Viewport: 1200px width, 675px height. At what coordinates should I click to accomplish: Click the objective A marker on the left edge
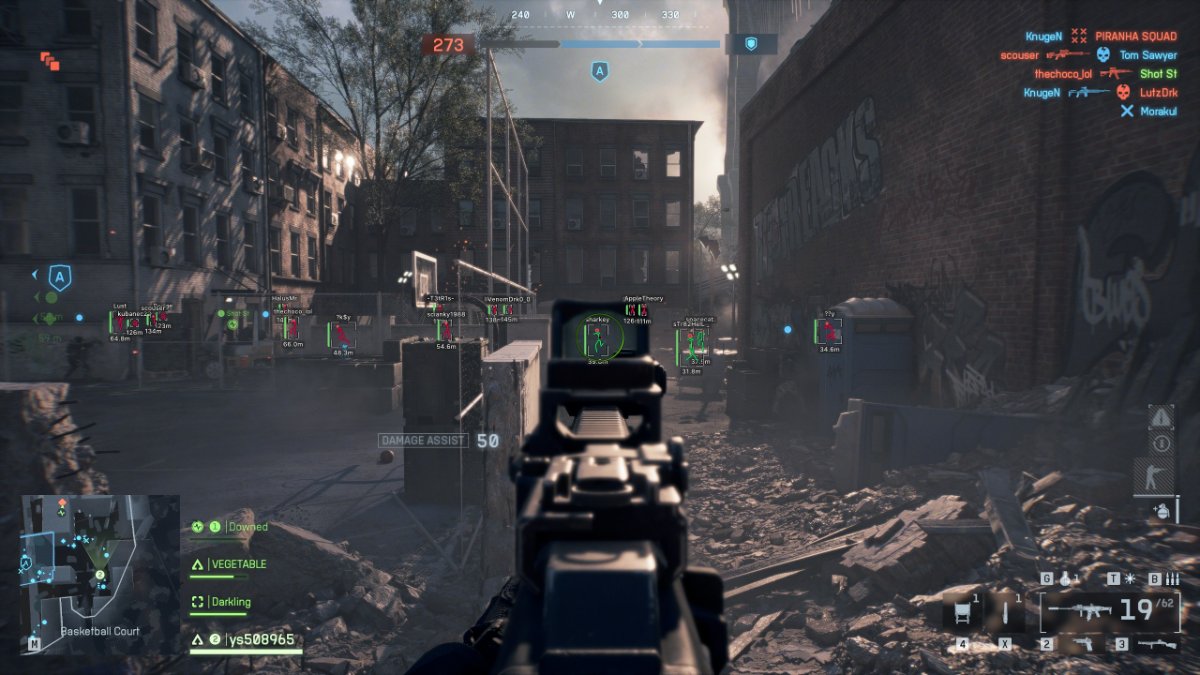[x=60, y=277]
